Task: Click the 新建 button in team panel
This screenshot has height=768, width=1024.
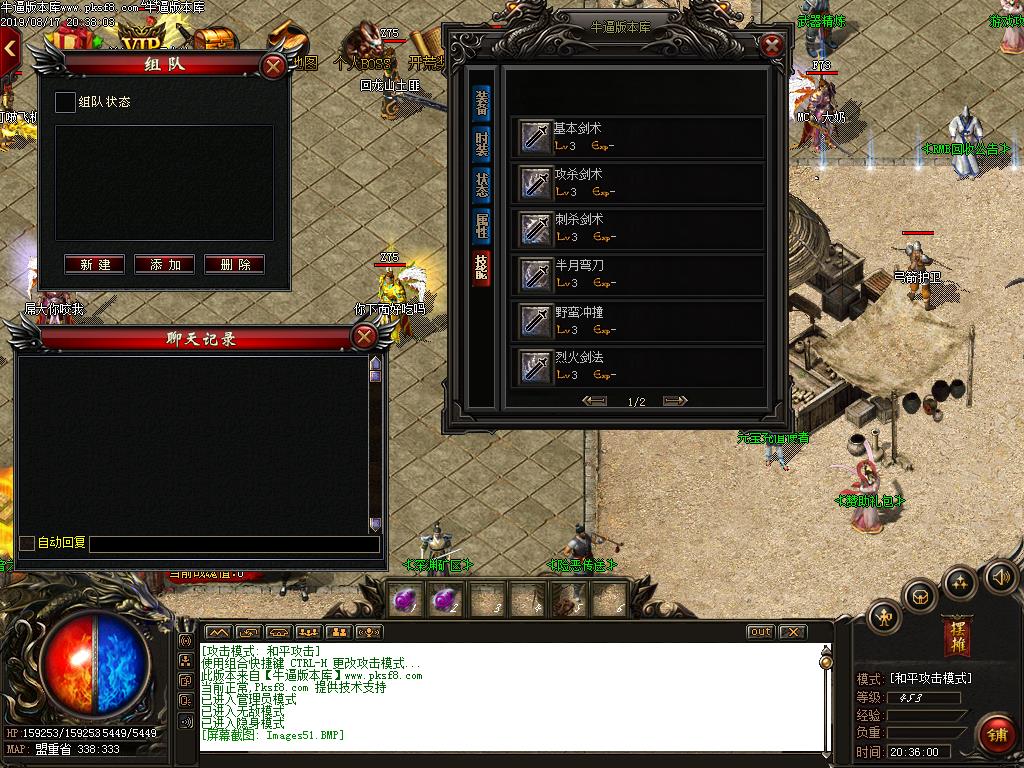Action: [95, 264]
